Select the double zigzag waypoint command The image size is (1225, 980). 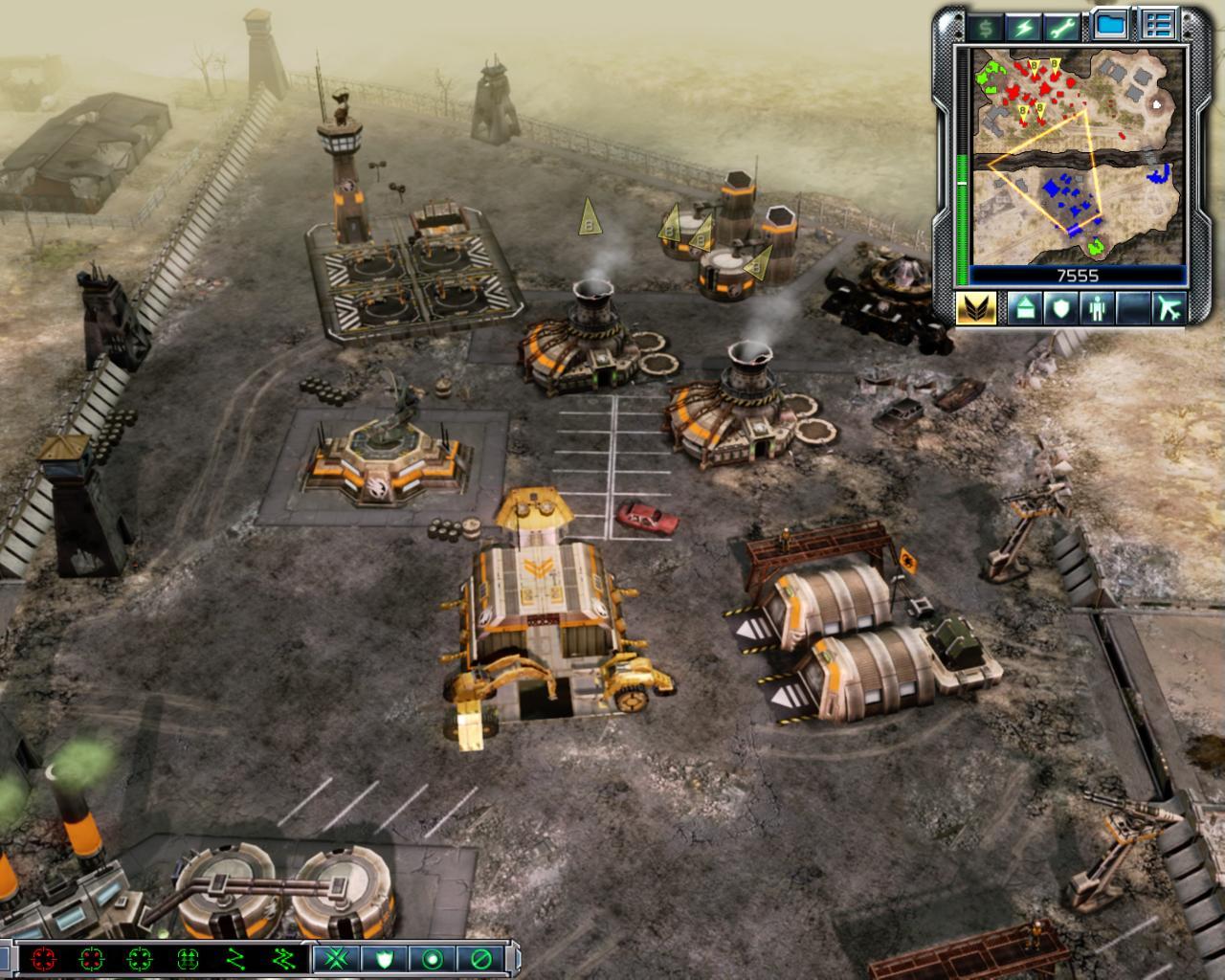[283, 958]
